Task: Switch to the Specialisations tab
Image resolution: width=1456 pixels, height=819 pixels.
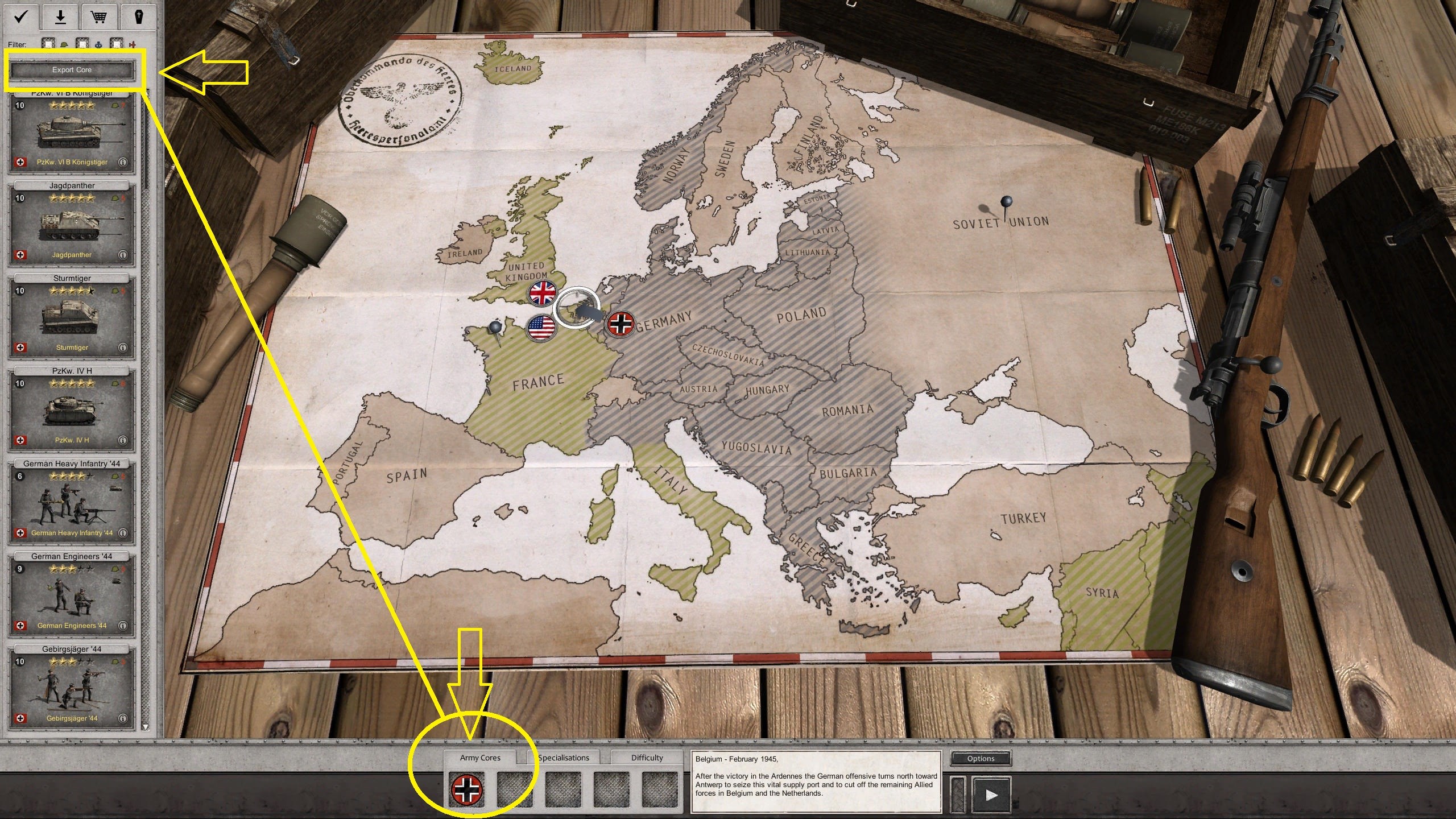Action: click(x=563, y=758)
